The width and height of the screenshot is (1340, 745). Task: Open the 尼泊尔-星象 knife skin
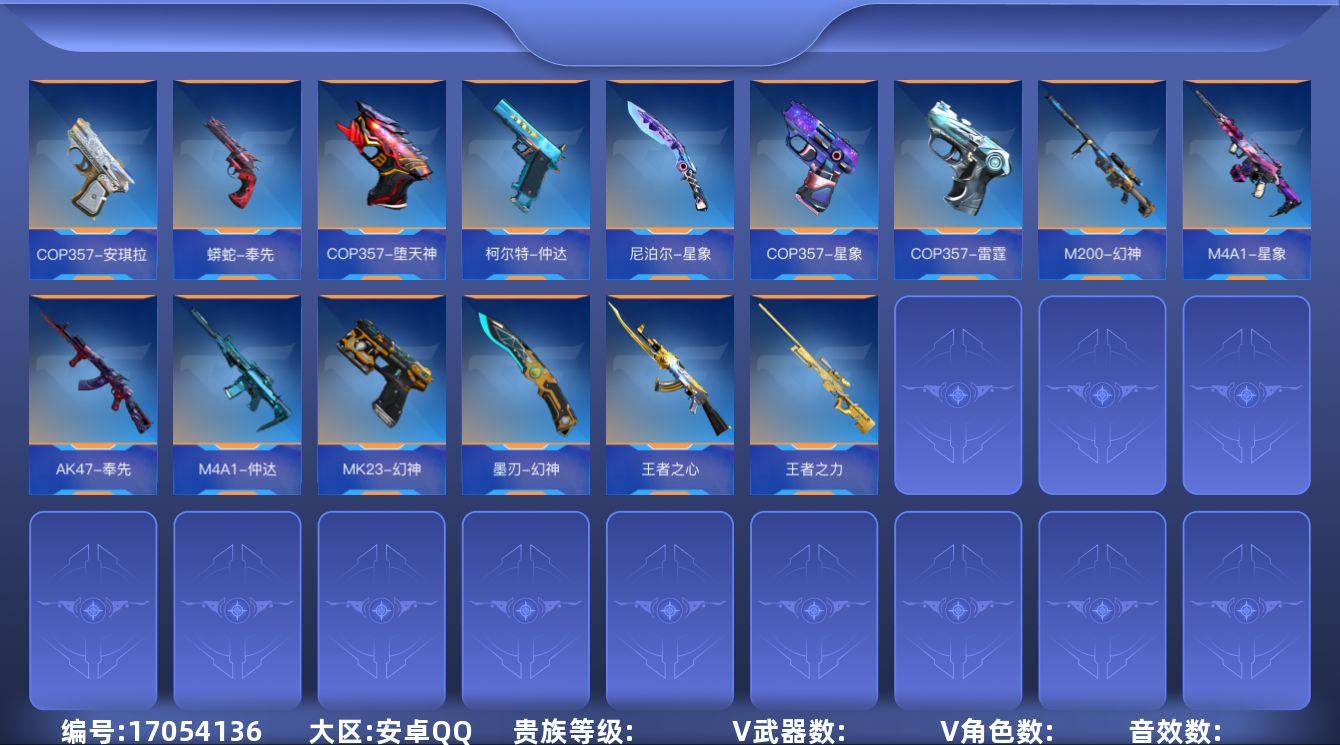click(x=669, y=170)
